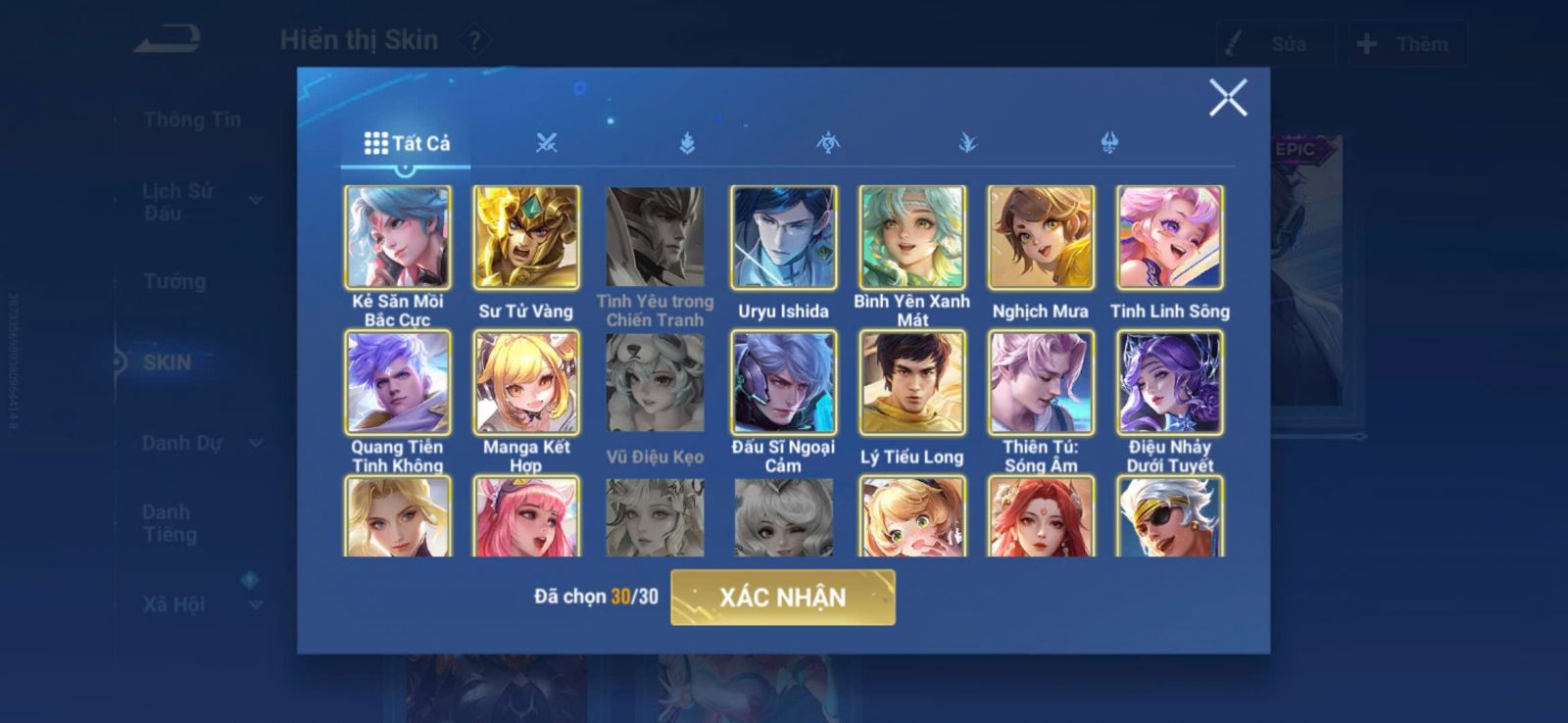Select the Kẻ Săn Mồi Bắc Cực skin
The height and width of the screenshot is (723, 1568).
pyautogui.click(x=398, y=238)
